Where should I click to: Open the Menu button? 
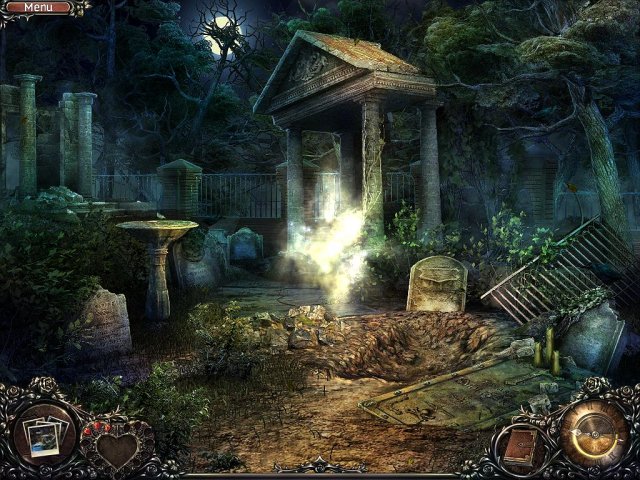pos(40,8)
